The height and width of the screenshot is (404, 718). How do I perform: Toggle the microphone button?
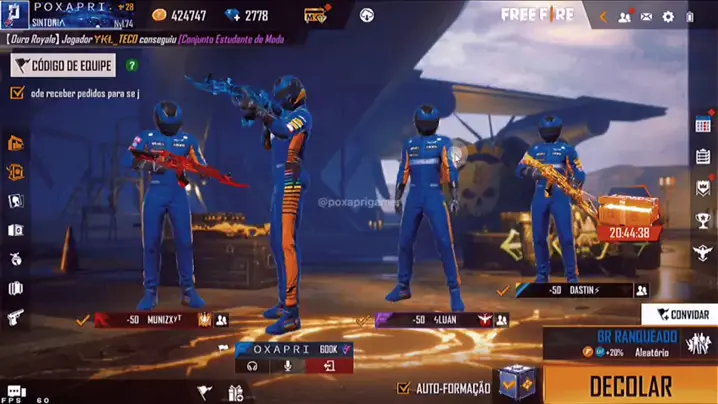pos(287,367)
